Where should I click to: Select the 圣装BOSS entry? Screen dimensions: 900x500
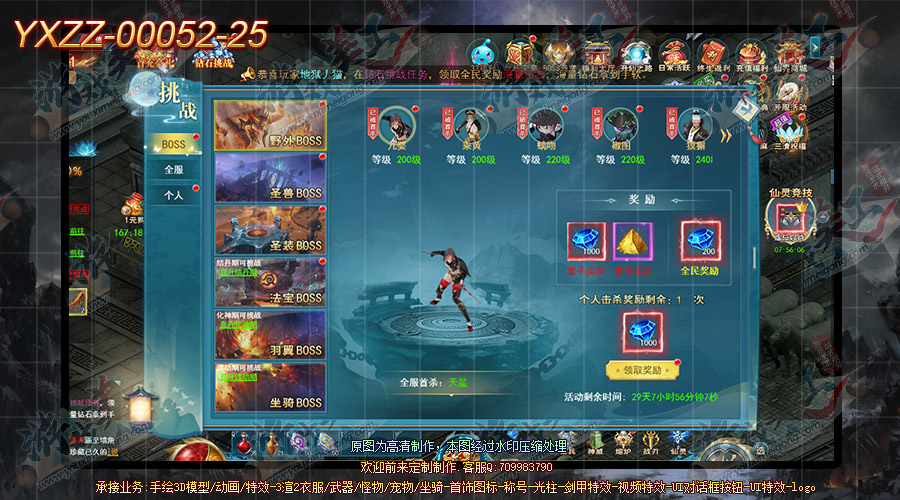click(269, 230)
